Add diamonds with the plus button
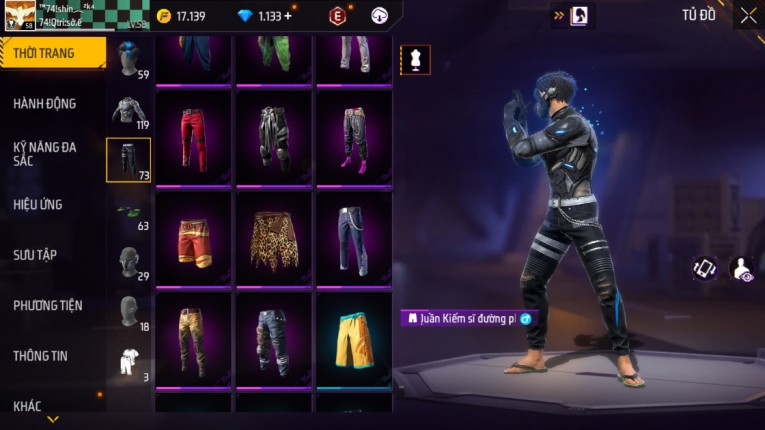 click(289, 16)
